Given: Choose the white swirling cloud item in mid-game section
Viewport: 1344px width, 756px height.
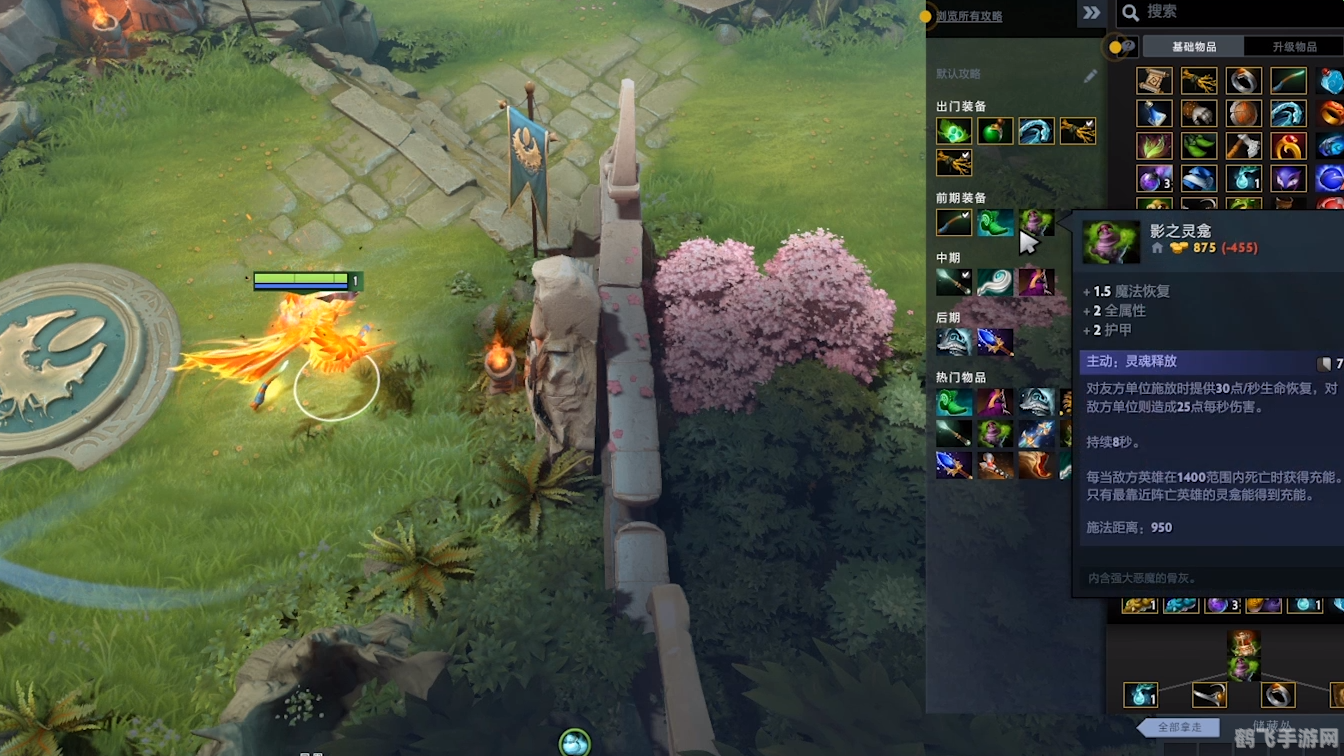Looking at the screenshot, I should (994, 282).
